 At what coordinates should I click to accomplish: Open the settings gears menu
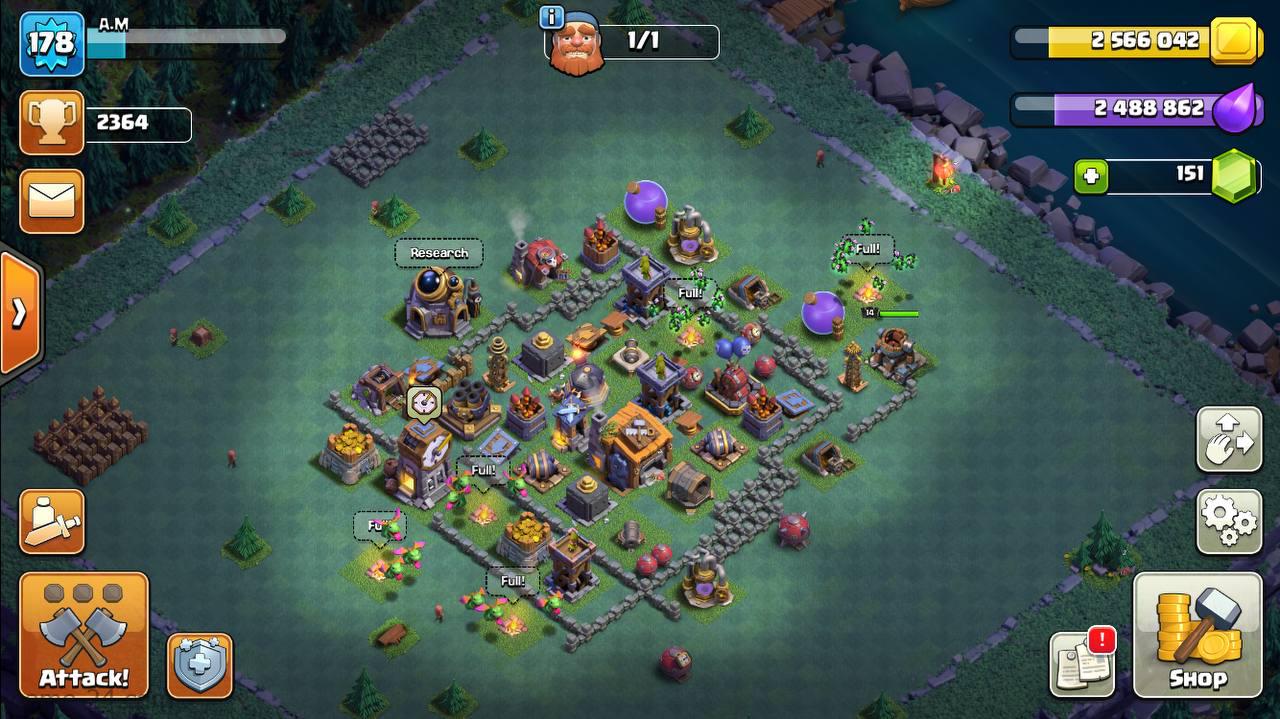pyautogui.click(x=1229, y=521)
